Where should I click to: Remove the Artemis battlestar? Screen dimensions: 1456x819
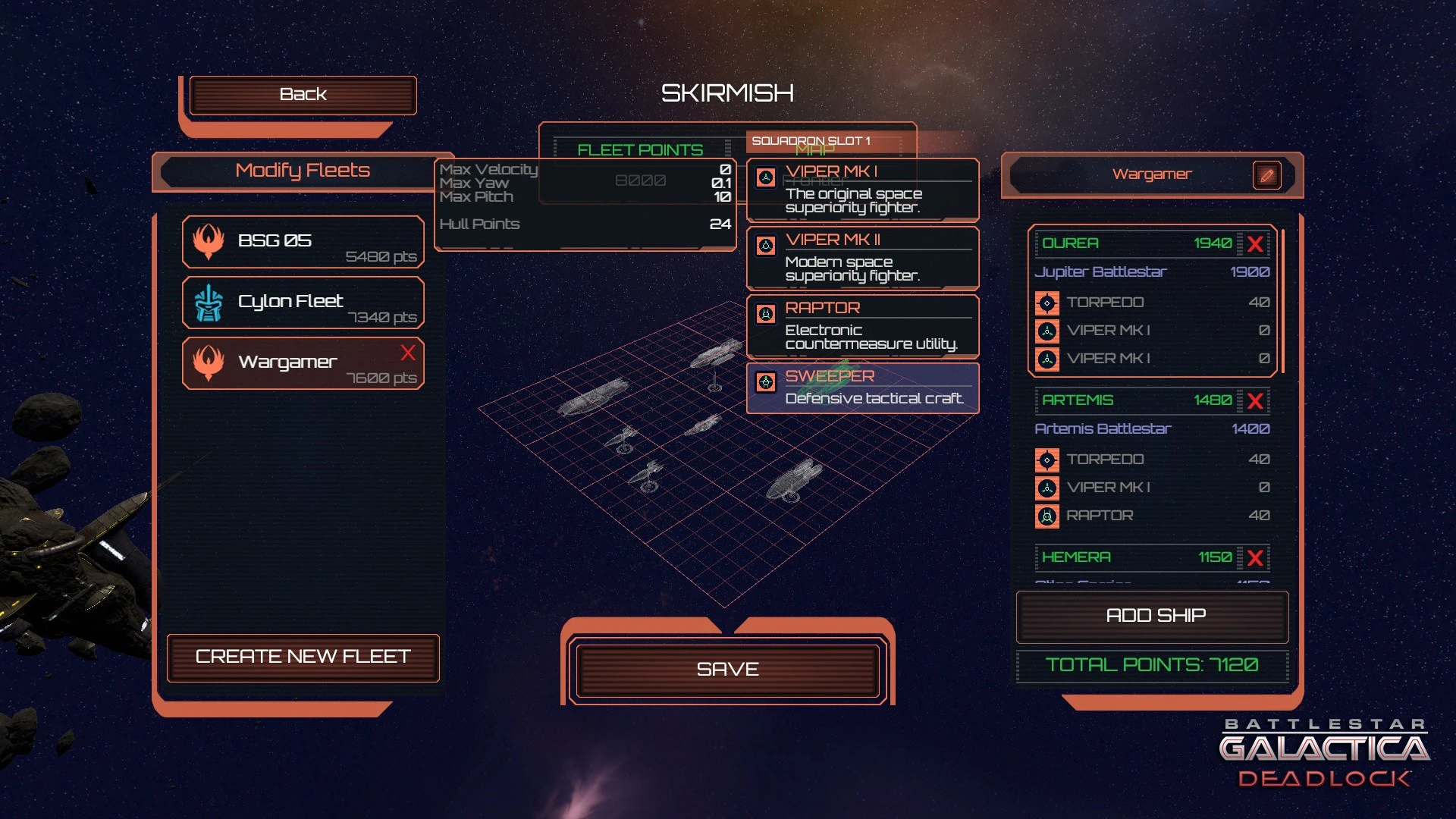[x=1255, y=401]
